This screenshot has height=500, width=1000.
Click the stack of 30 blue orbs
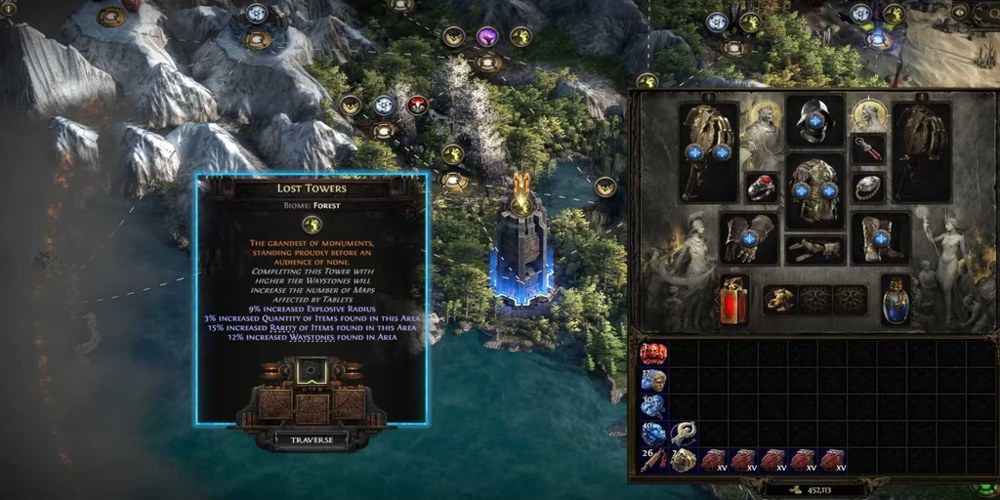coord(653,406)
